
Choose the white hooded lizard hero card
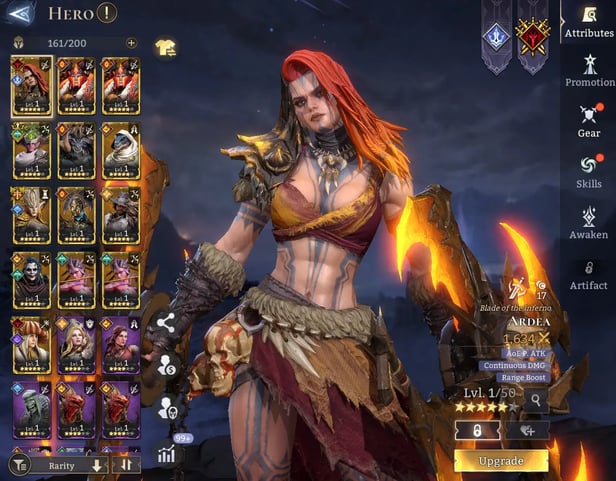click(x=120, y=150)
